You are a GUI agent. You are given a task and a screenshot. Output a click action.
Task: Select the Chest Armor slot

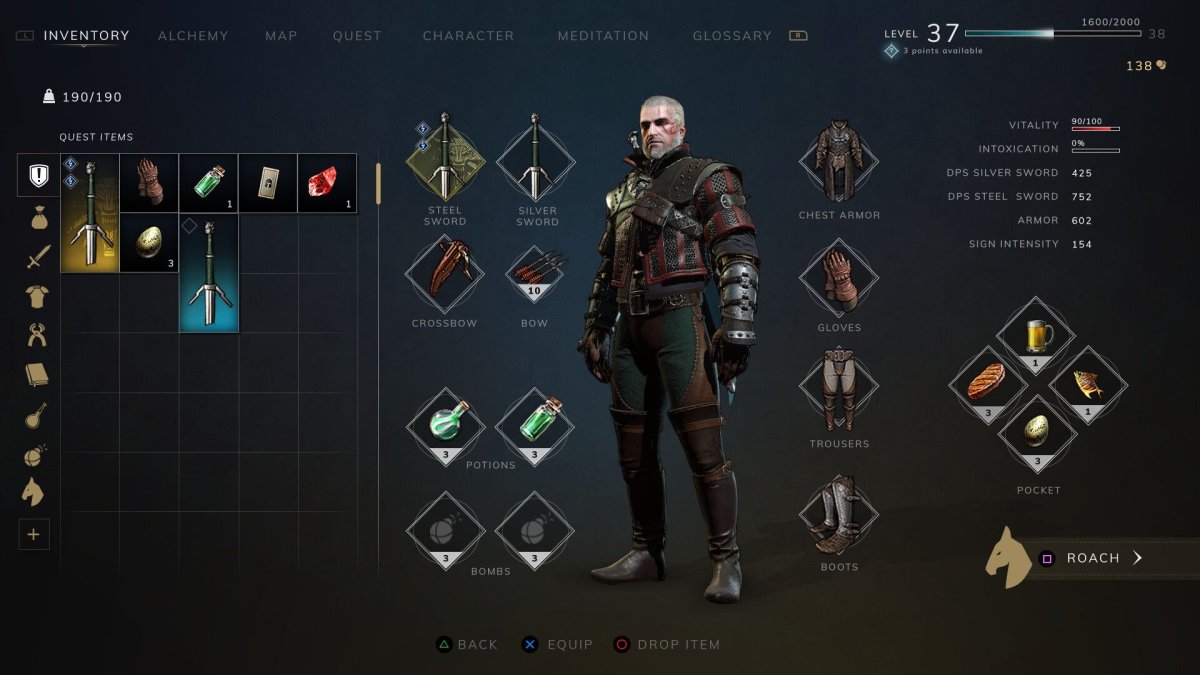click(x=838, y=162)
